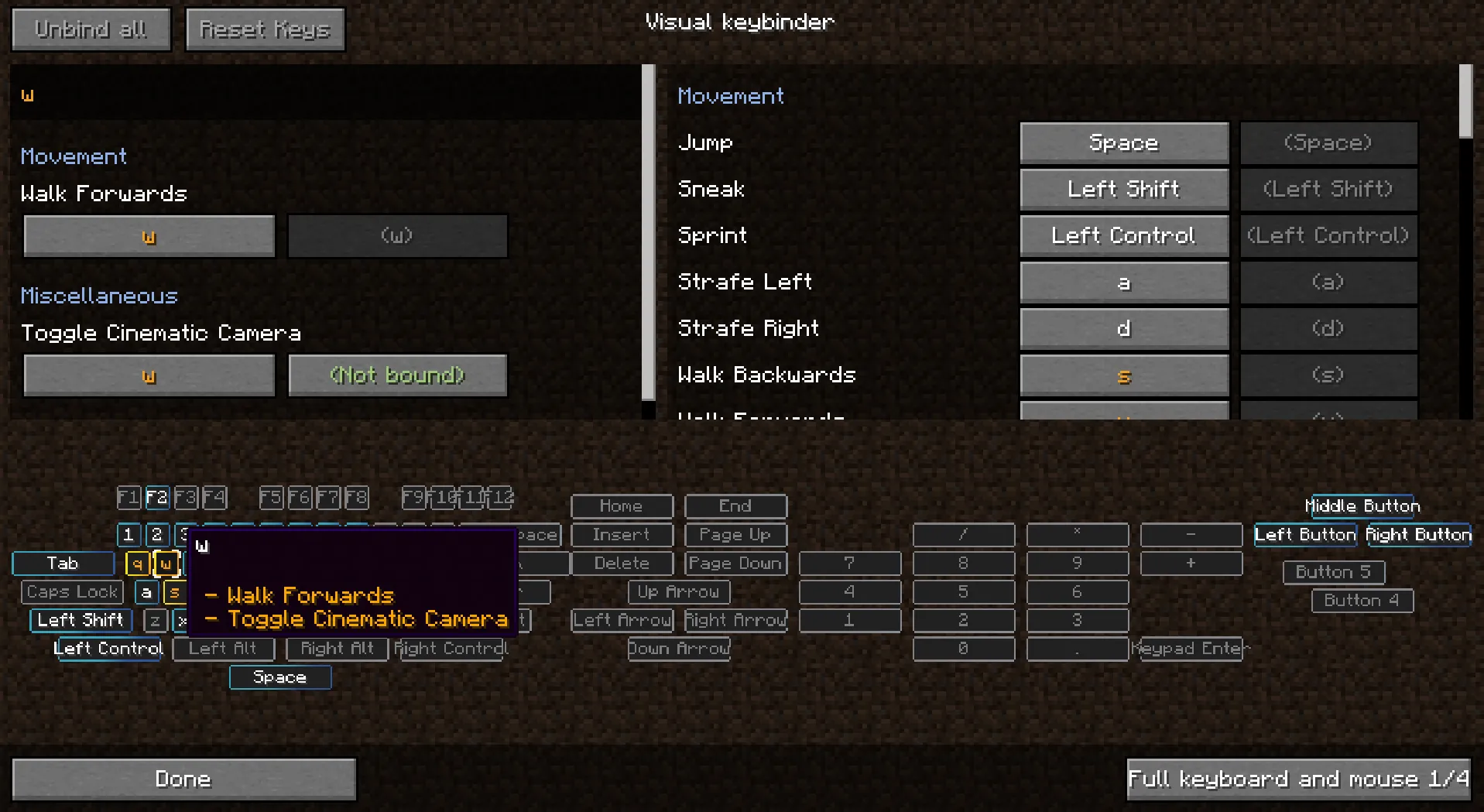Click the Left Button mouse binding icon
1484x812 pixels.
pyautogui.click(x=1304, y=534)
